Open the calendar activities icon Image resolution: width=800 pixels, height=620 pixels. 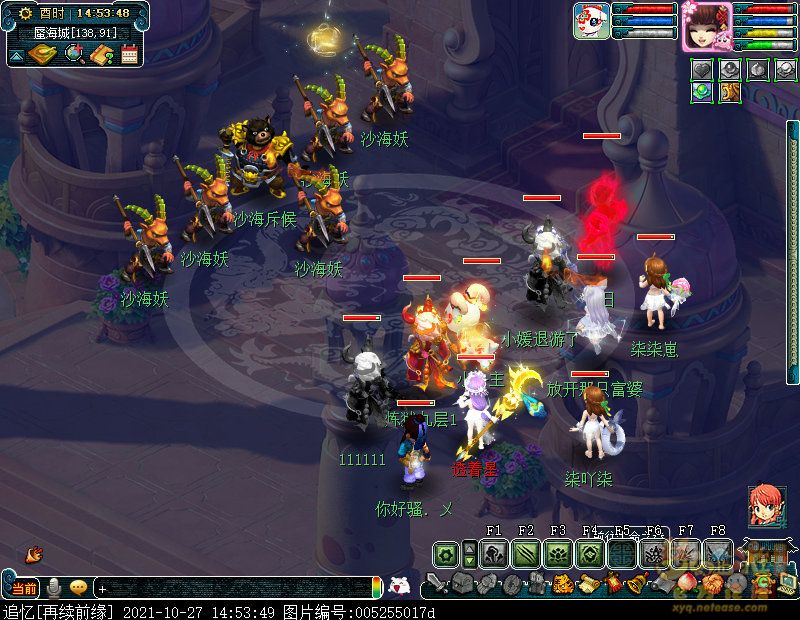coord(129,54)
